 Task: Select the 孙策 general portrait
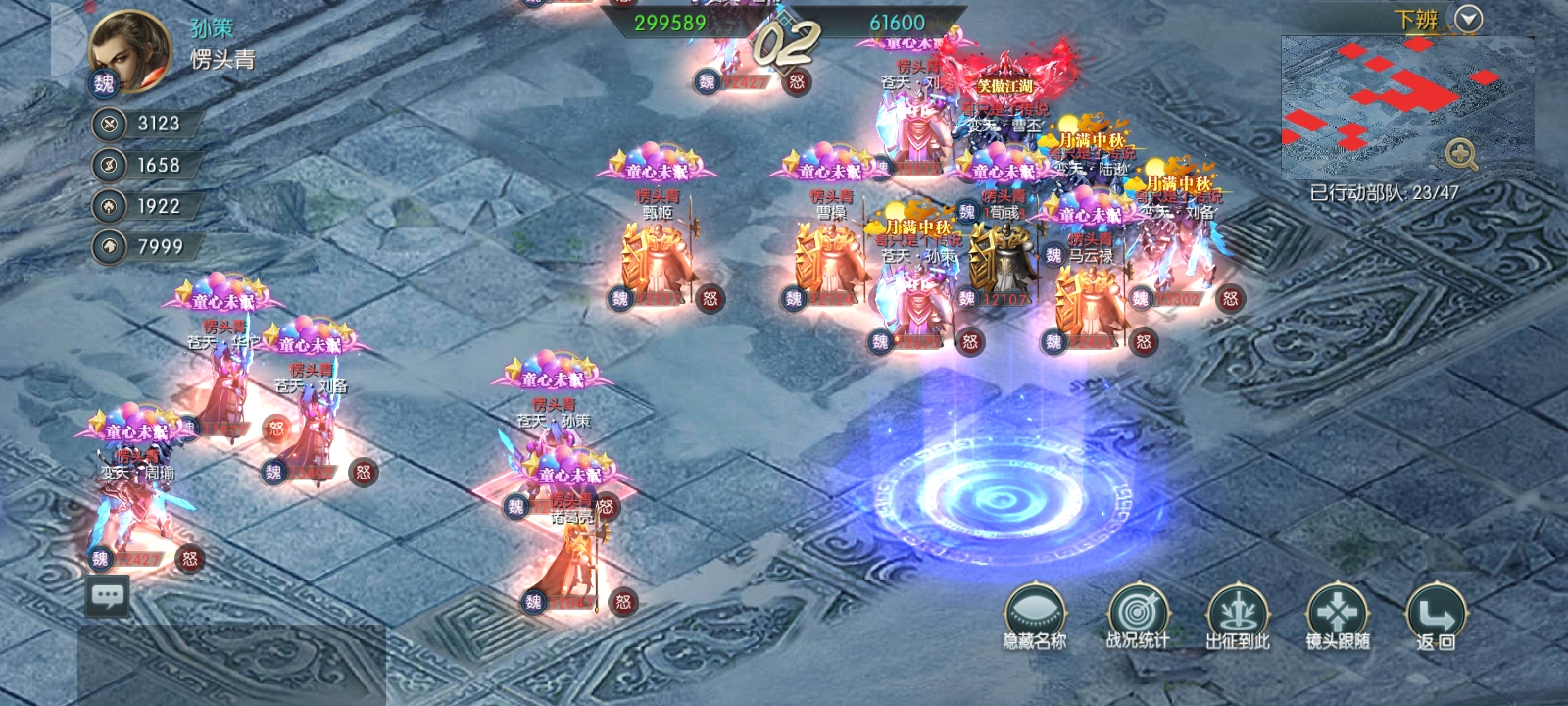tap(128, 47)
